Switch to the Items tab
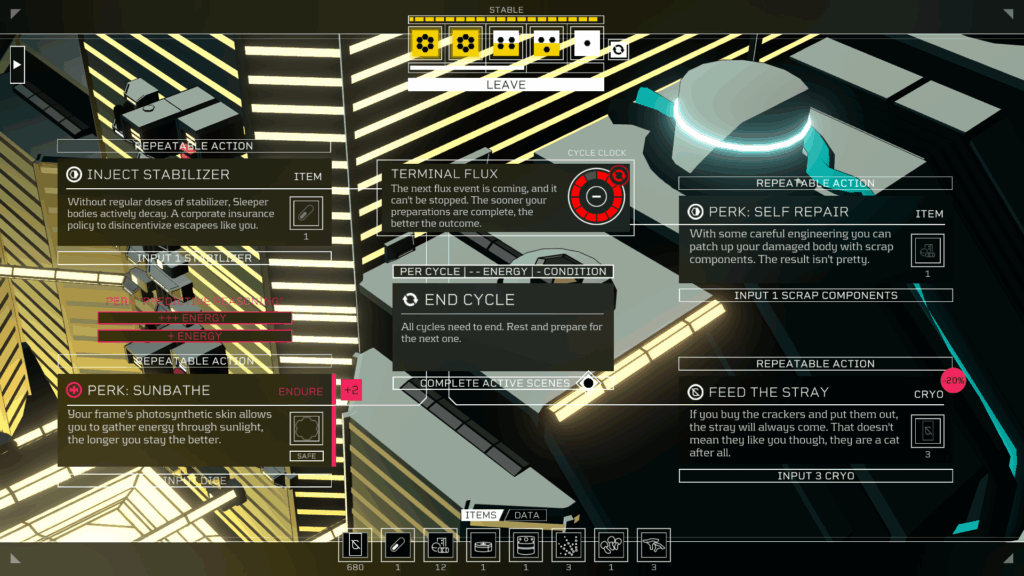1024x576 pixels. coord(481,515)
